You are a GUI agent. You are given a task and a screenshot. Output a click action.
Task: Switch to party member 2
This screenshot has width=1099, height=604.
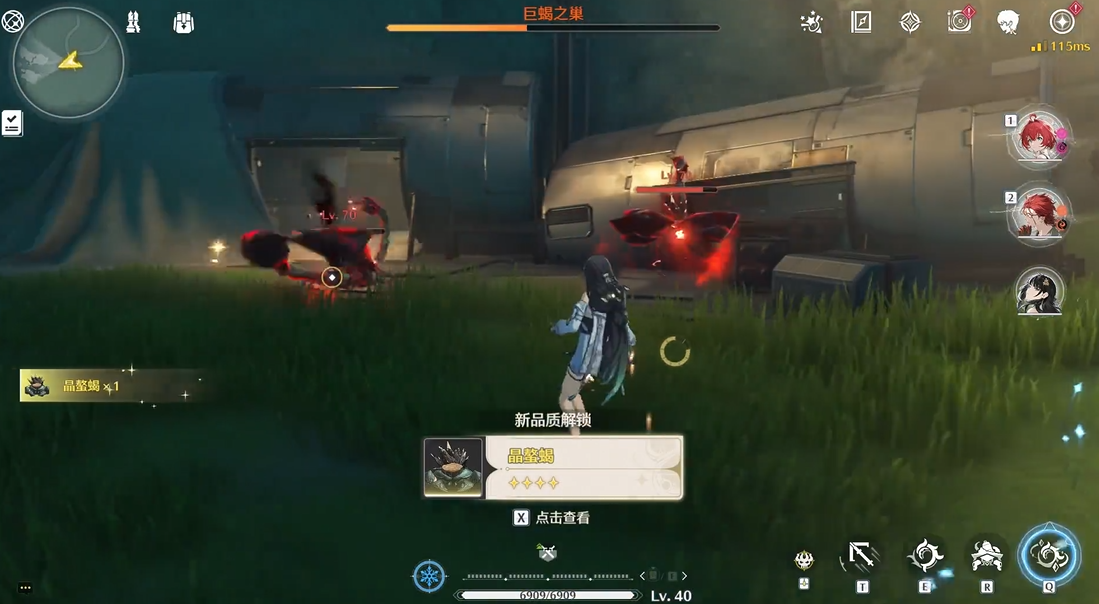click(1040, 214)
